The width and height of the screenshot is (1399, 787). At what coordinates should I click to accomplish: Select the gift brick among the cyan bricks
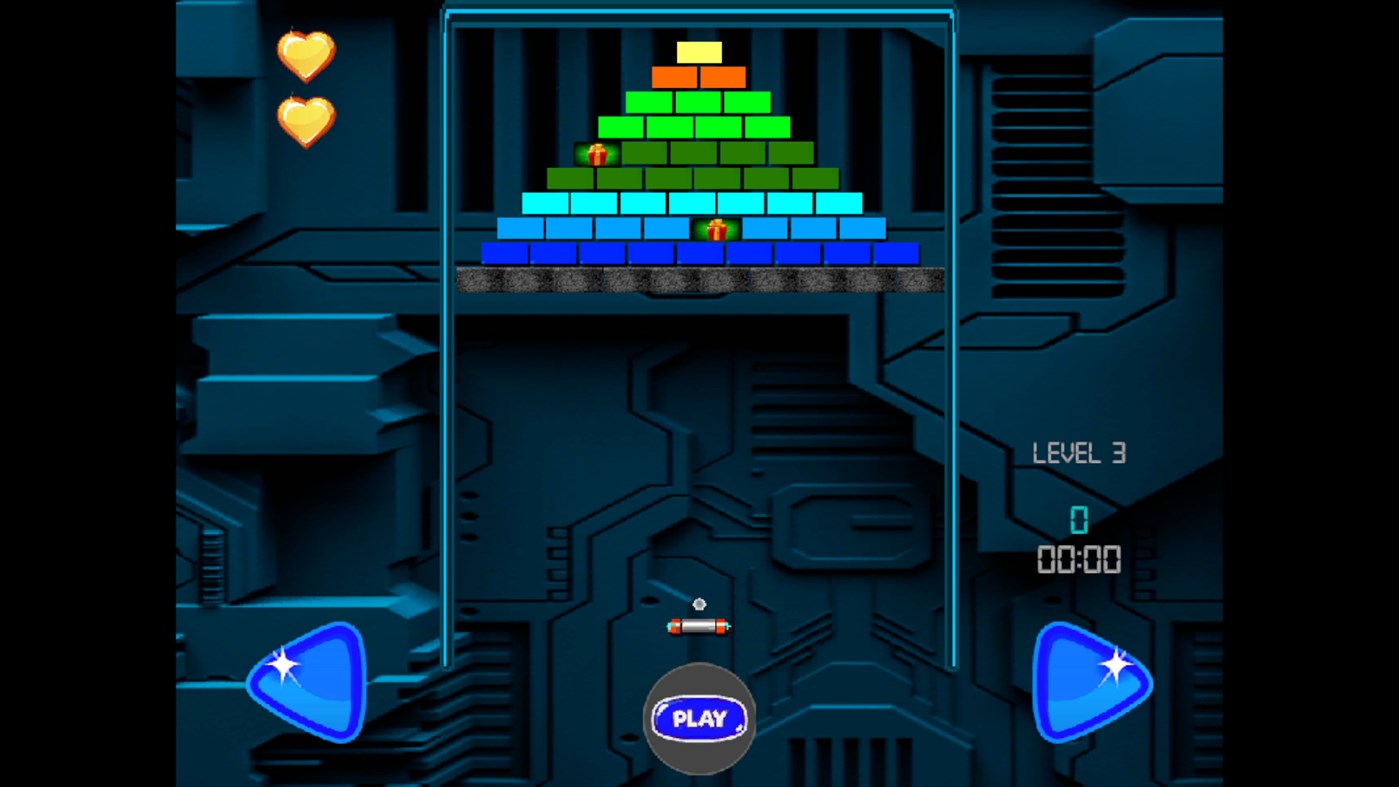[716, 230]
